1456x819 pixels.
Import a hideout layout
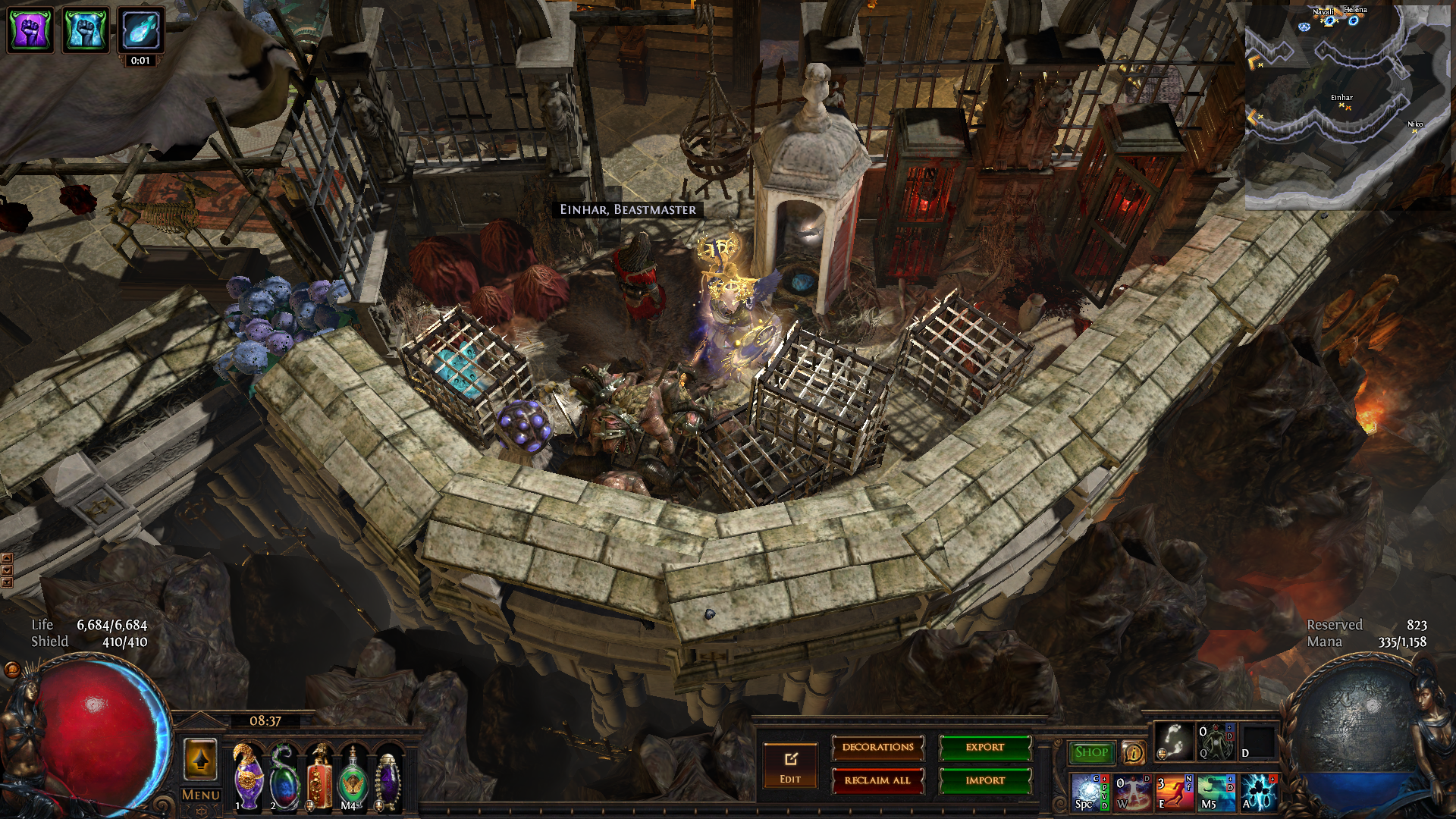click(x=985, y=780)
